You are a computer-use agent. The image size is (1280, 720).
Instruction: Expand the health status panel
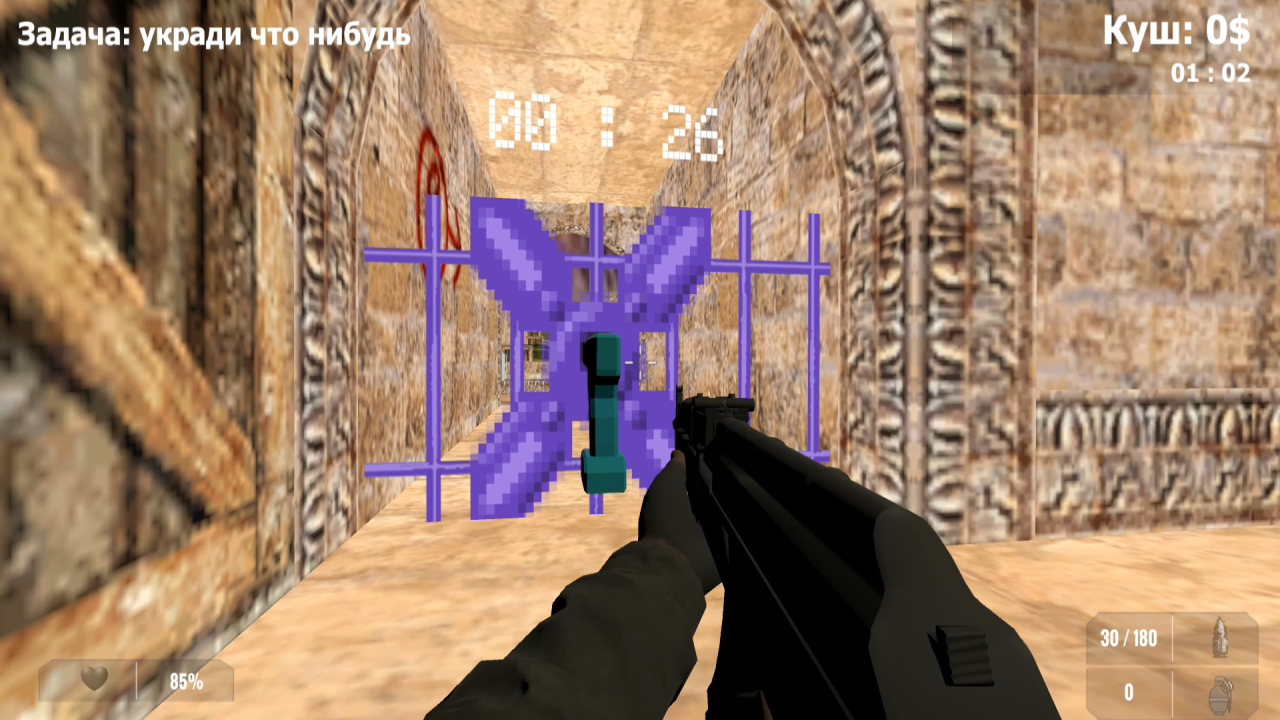pyautogui.click(x=135, y=680)
